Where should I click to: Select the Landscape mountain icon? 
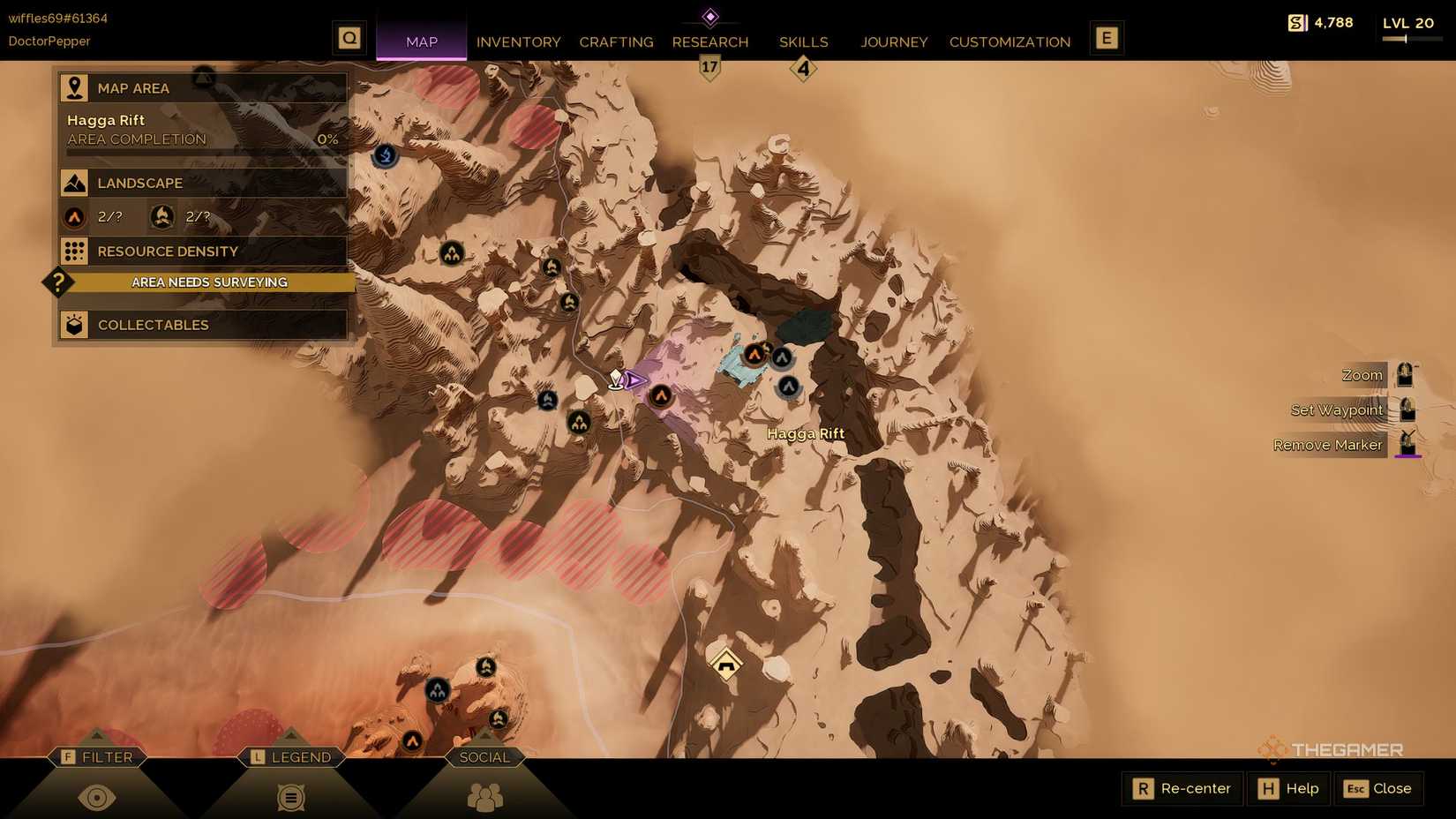click(75, 183)
